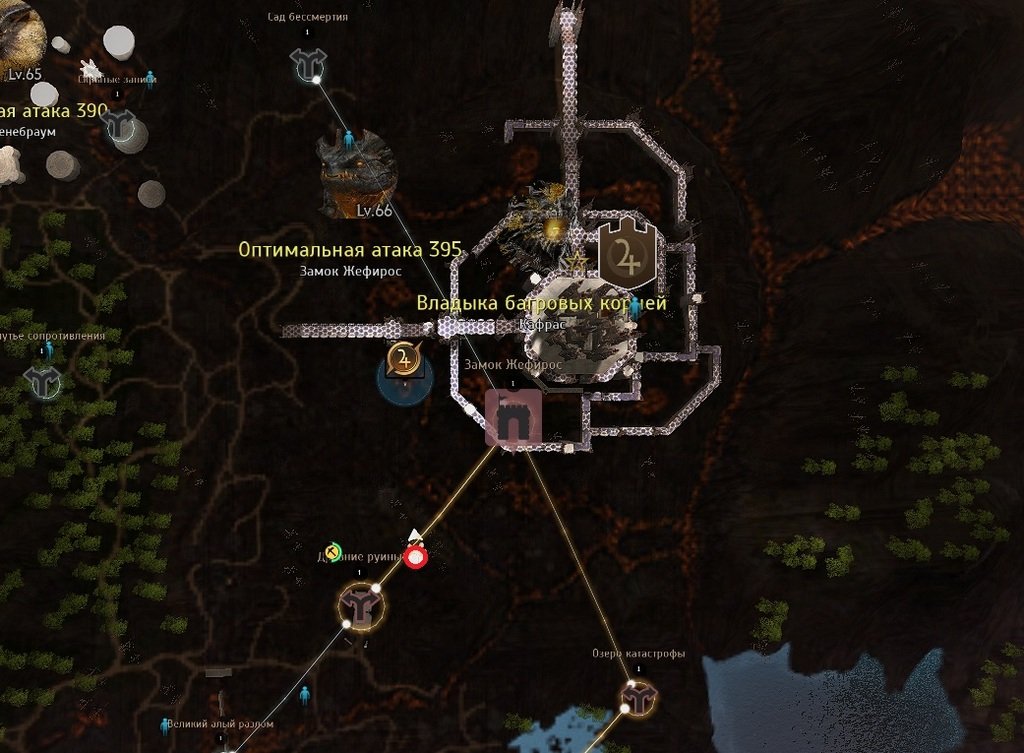Select the blue NPC icon by Великий алый разлом
The image size is (1024, 753).
(x=166, y=726)
